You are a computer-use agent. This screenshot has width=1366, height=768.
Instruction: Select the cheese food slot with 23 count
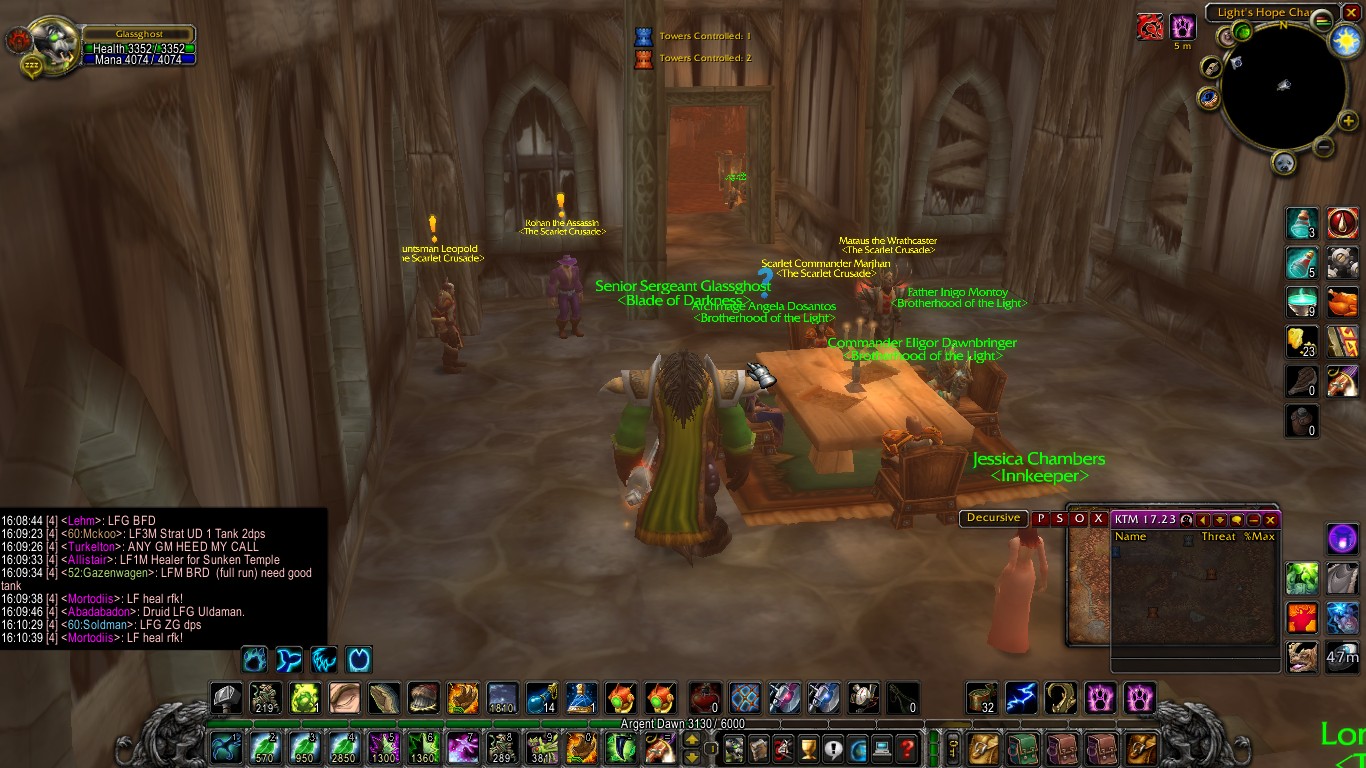point(1301,342)
